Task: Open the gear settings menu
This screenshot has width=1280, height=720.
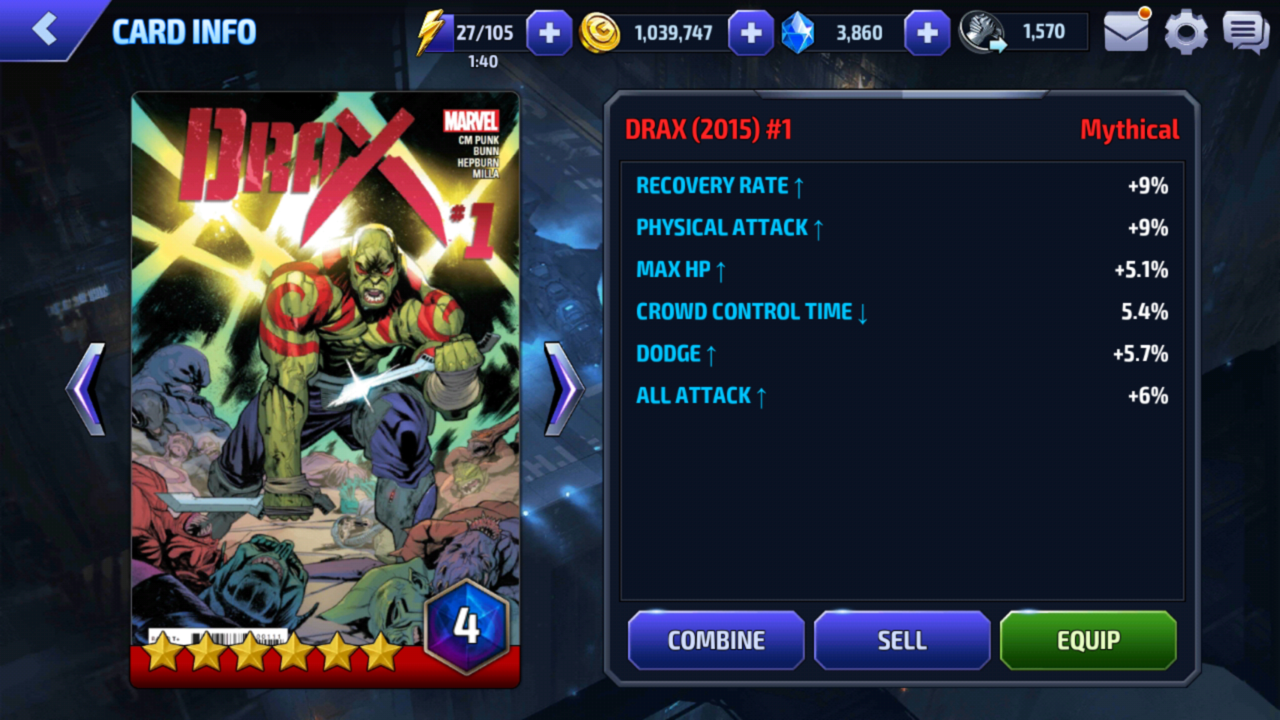Action: click(1186, 33)
